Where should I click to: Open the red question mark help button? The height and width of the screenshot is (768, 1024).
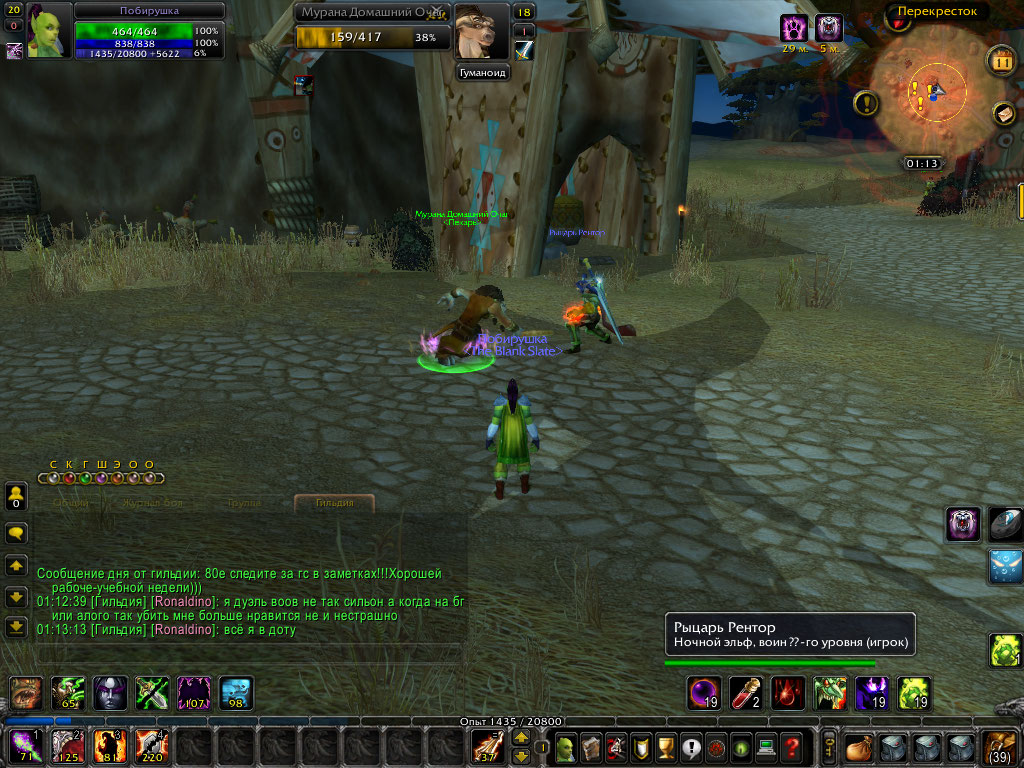point(791,746)
